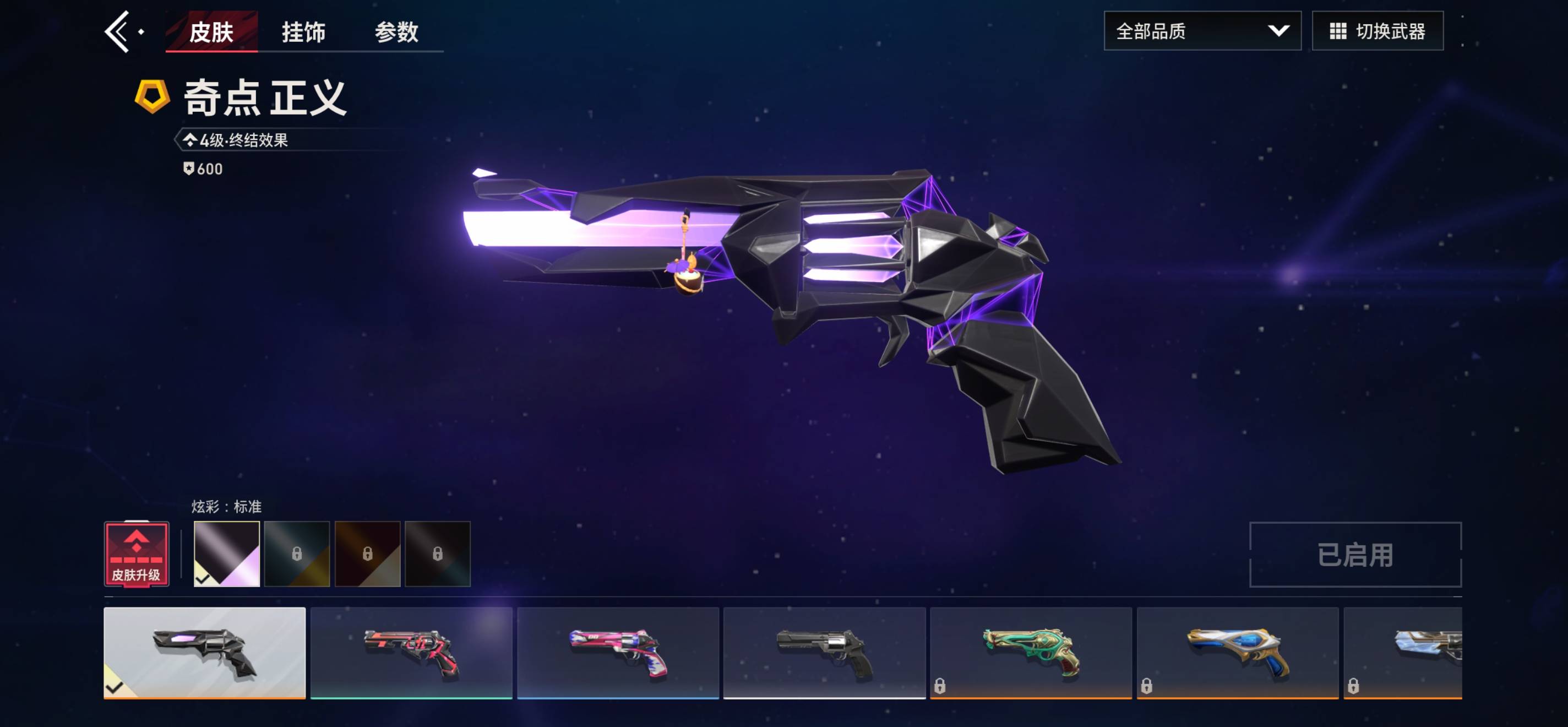Choose the red and black revolver skin
Image resolution: width=1568 pixels, height=727 pixels.
411,652
